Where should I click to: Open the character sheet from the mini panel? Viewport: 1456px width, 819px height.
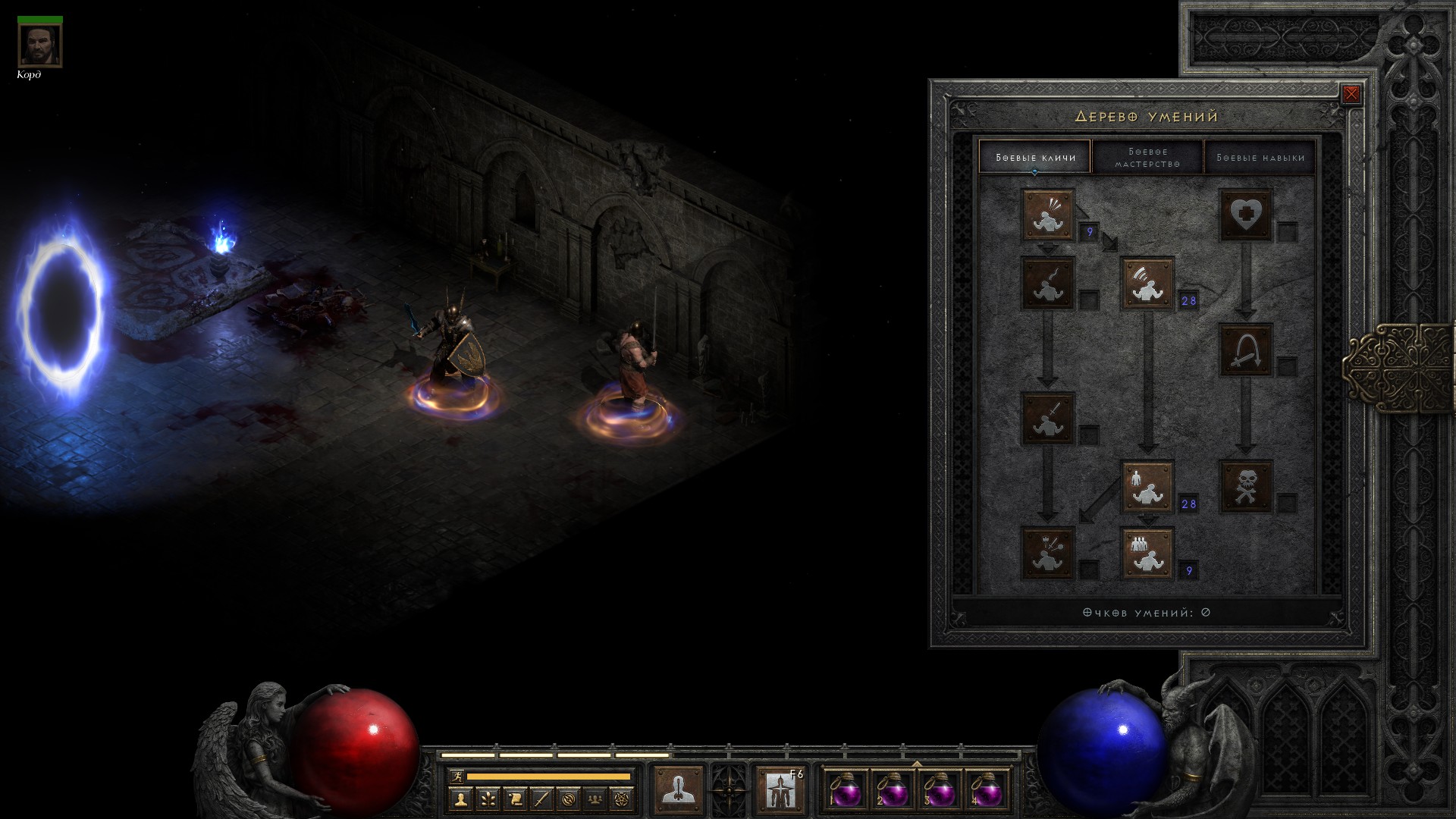(x=460, y=799)
